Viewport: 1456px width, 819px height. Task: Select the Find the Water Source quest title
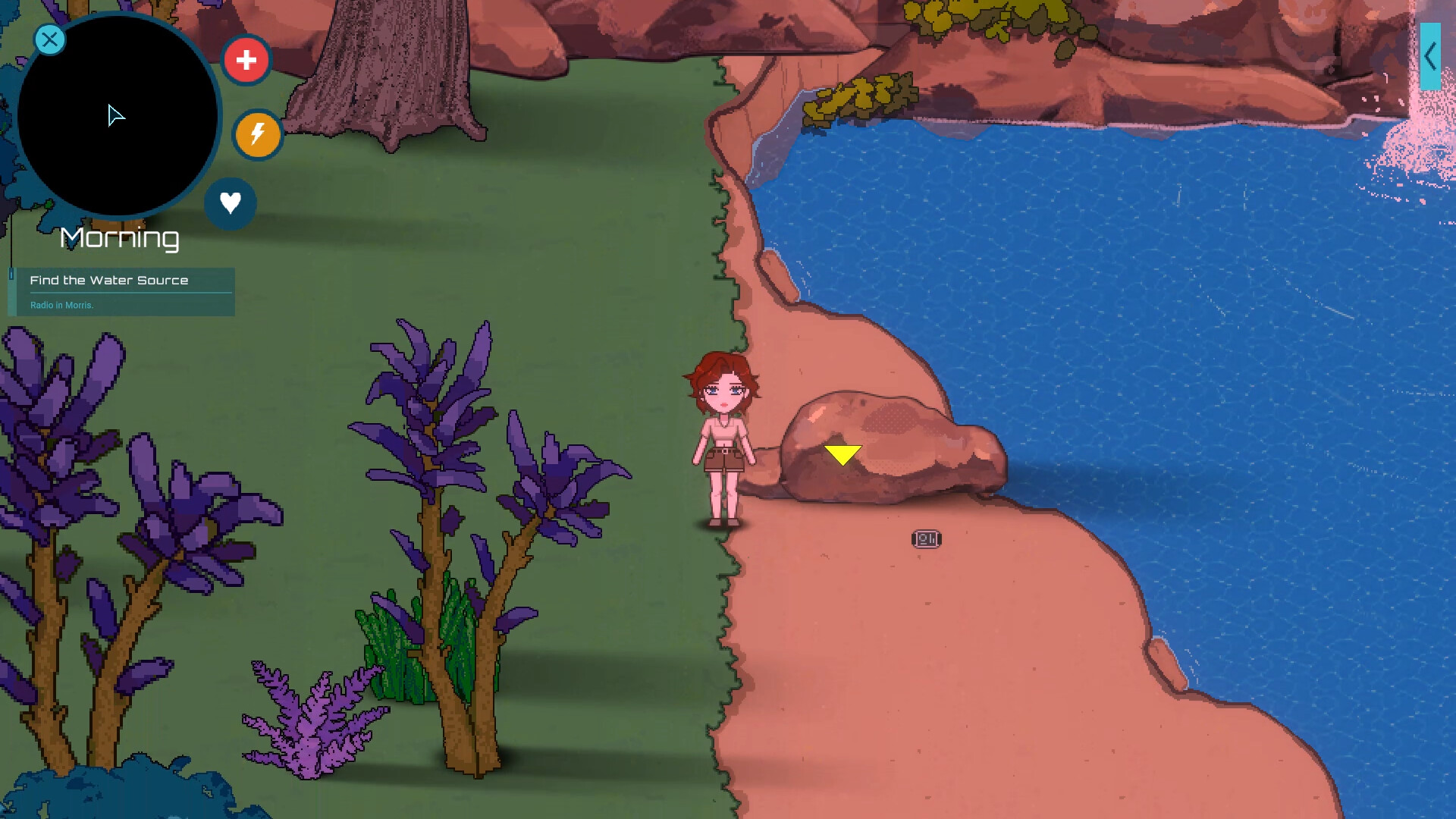109,280
